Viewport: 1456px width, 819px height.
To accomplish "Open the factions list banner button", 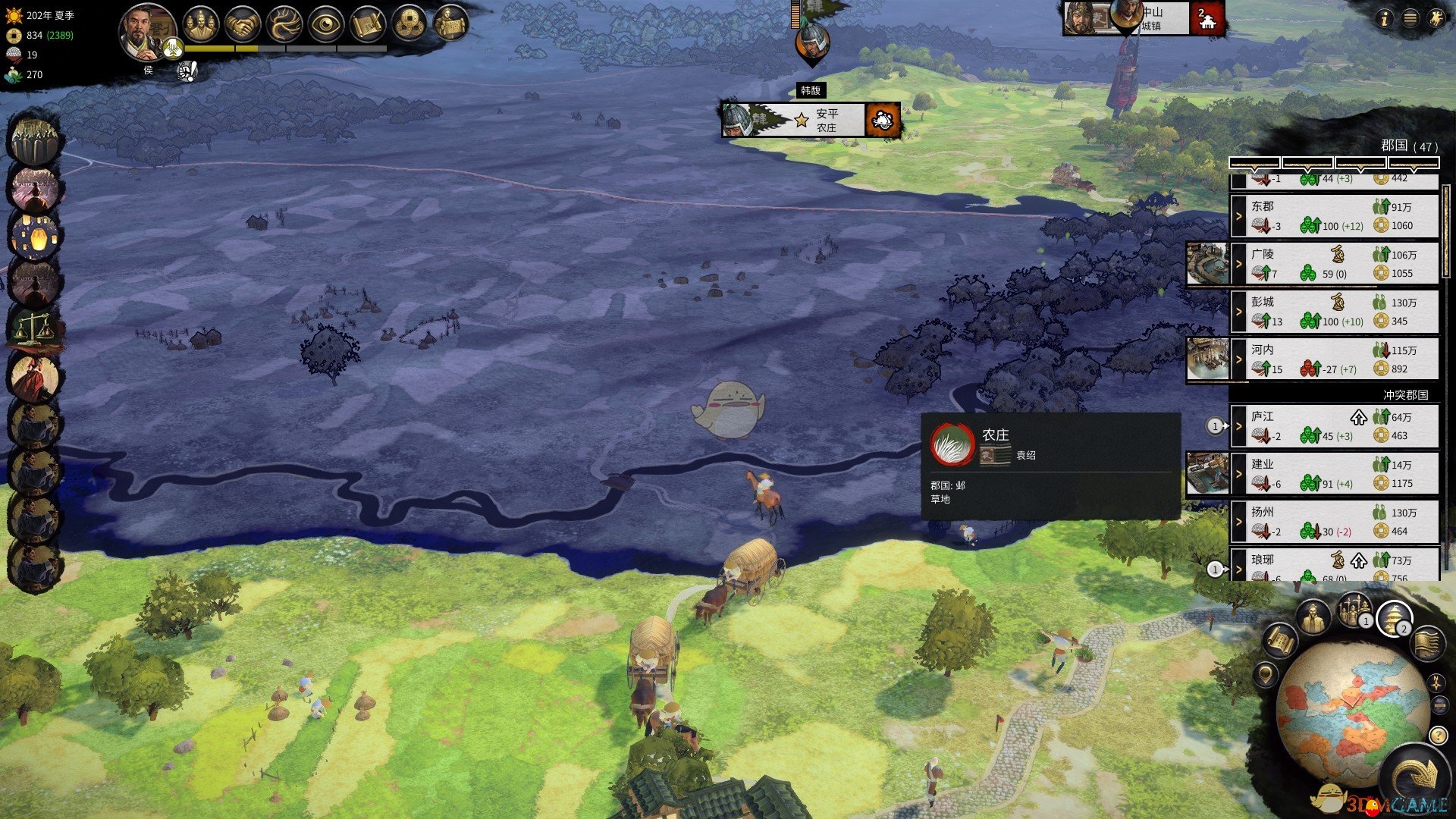I will (1427, 643).
